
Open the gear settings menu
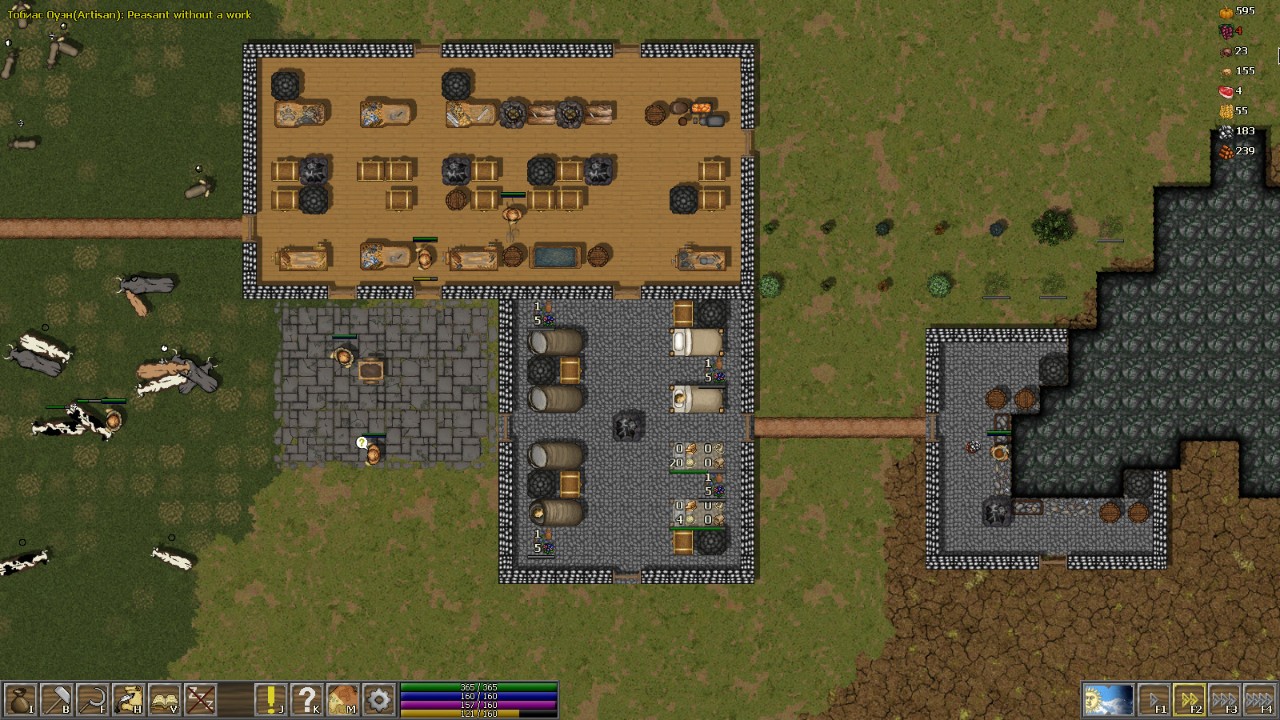click(378, 699)
